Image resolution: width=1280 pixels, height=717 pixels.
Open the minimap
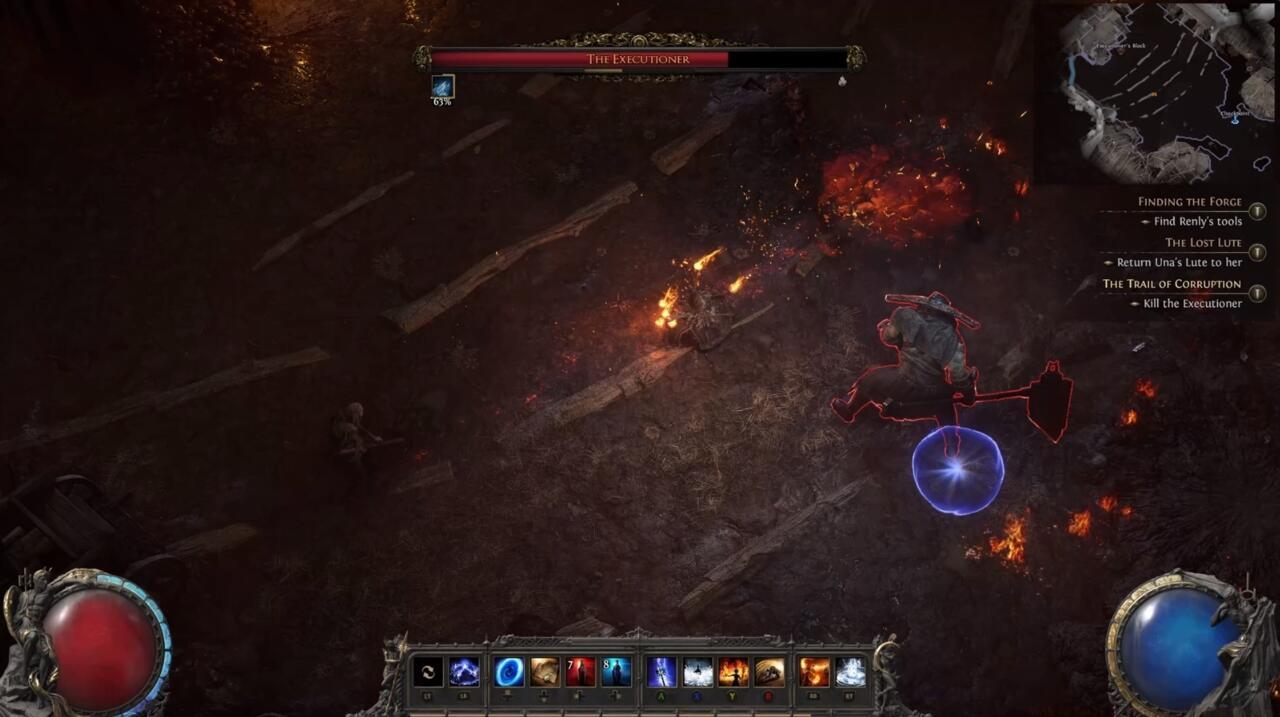(x=1155, y=92)
